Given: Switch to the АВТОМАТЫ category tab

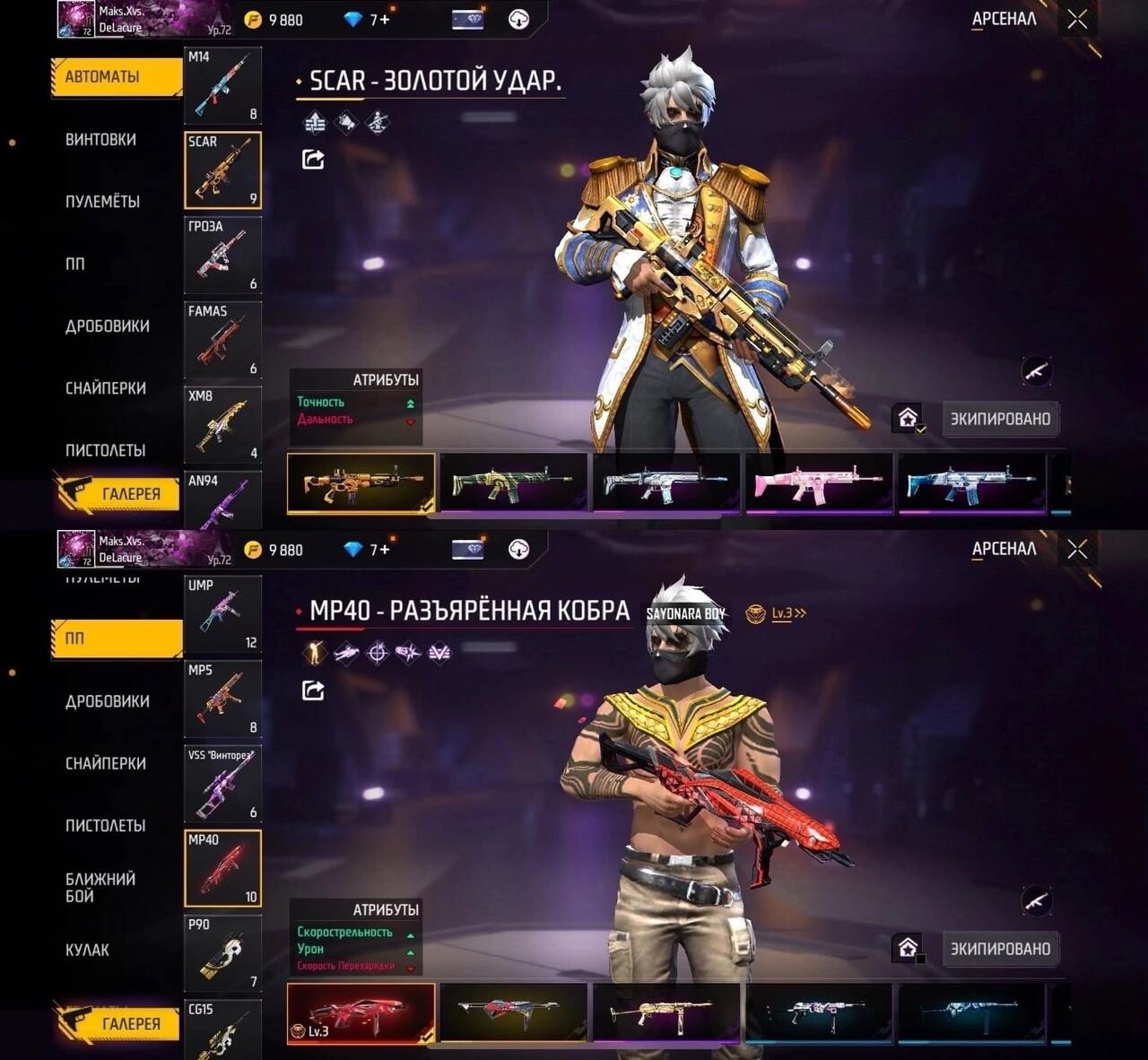Looking at the screenshot, I should (117, 77).
